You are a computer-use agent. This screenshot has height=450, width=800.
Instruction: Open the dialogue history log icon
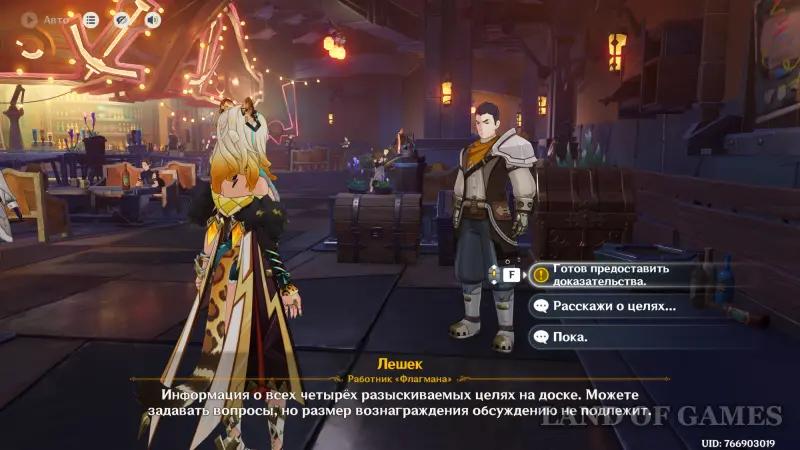tap(91, 19)
